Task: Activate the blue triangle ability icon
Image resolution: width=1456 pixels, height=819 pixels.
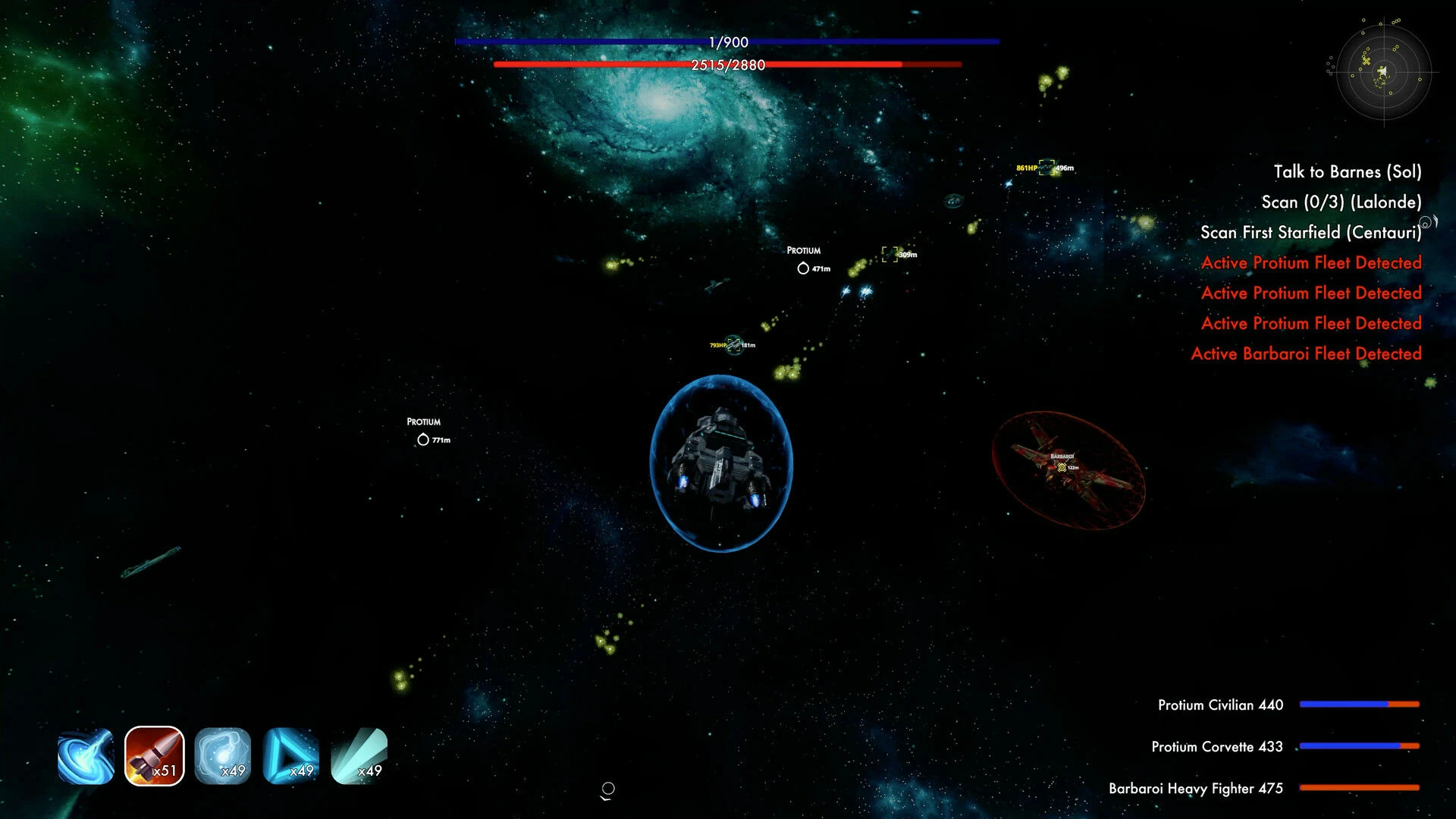Action: [291, 756]
